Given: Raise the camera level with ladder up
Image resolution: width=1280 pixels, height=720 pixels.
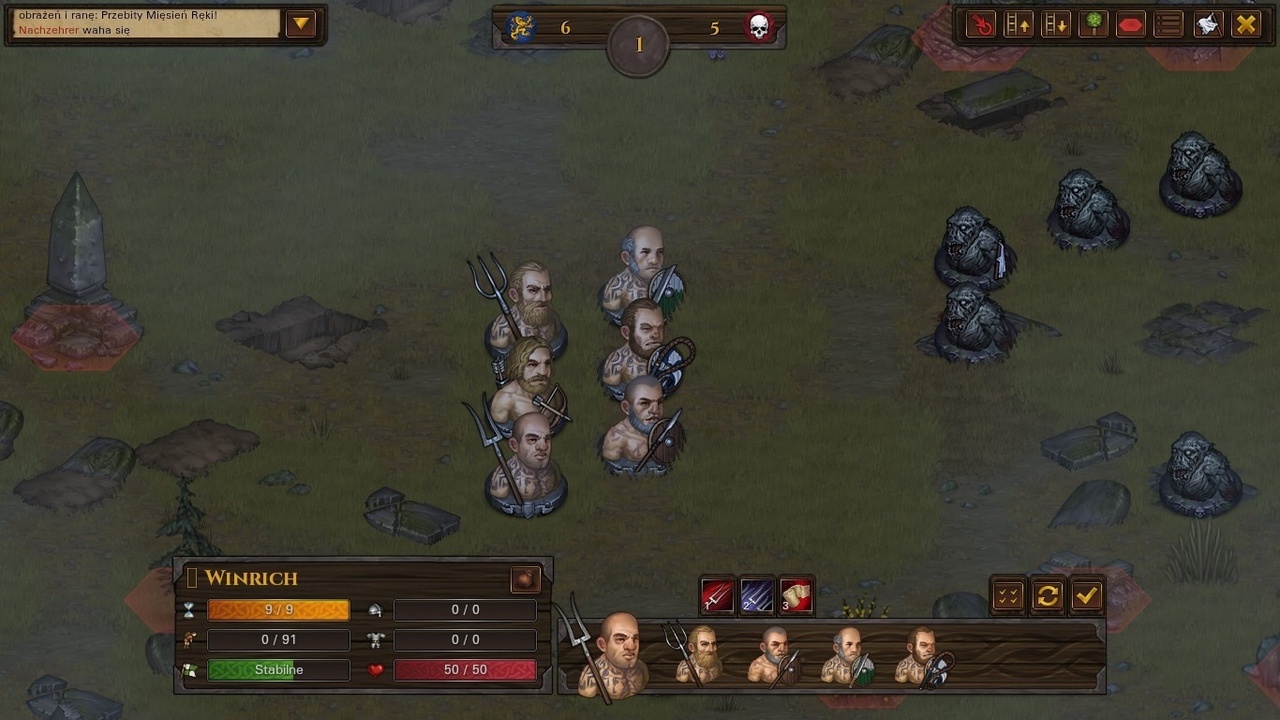Looking at the screenshot, I should tap(1019, 24).
